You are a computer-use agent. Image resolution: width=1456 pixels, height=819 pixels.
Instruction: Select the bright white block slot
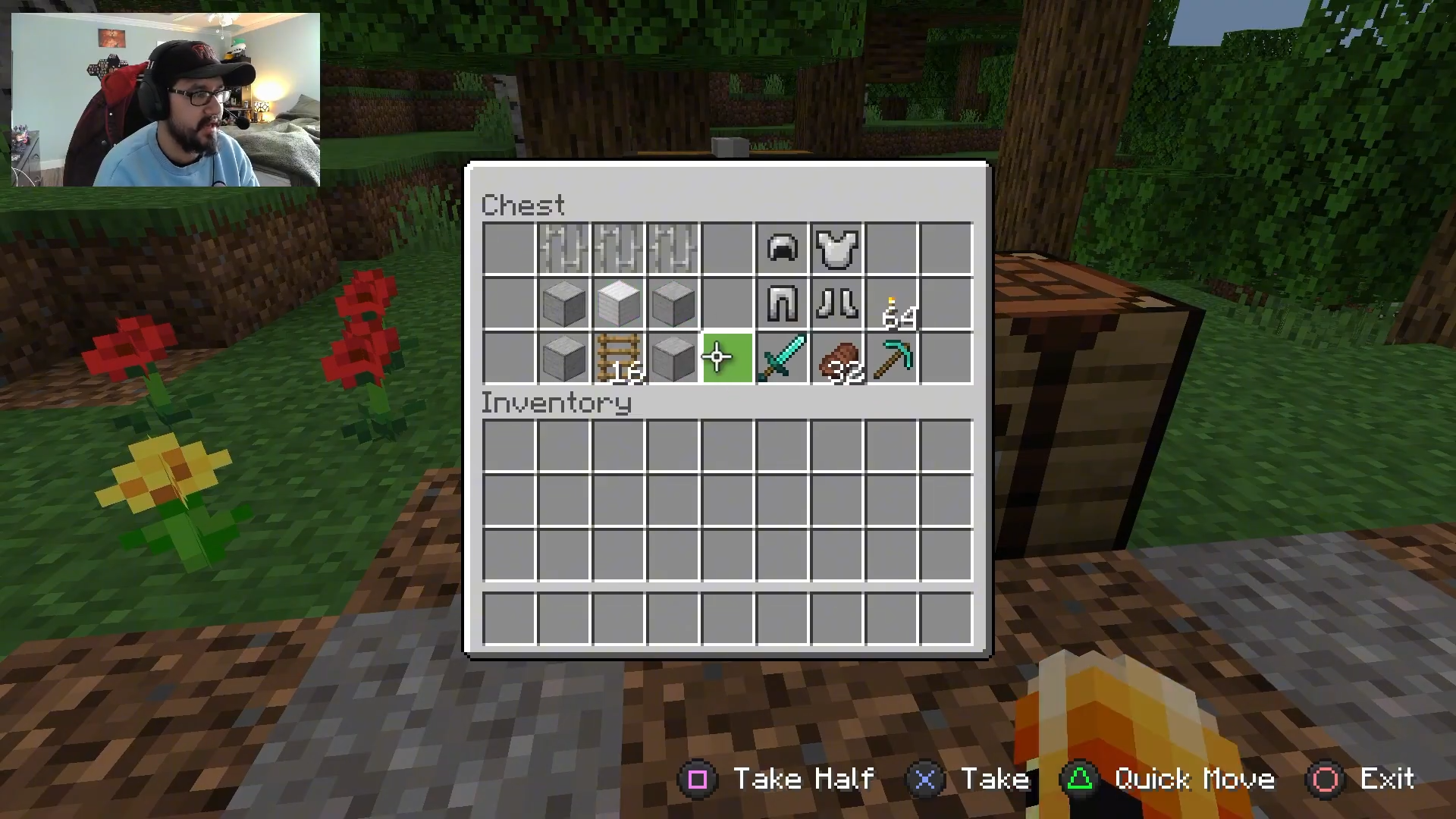tap(618, 303)
